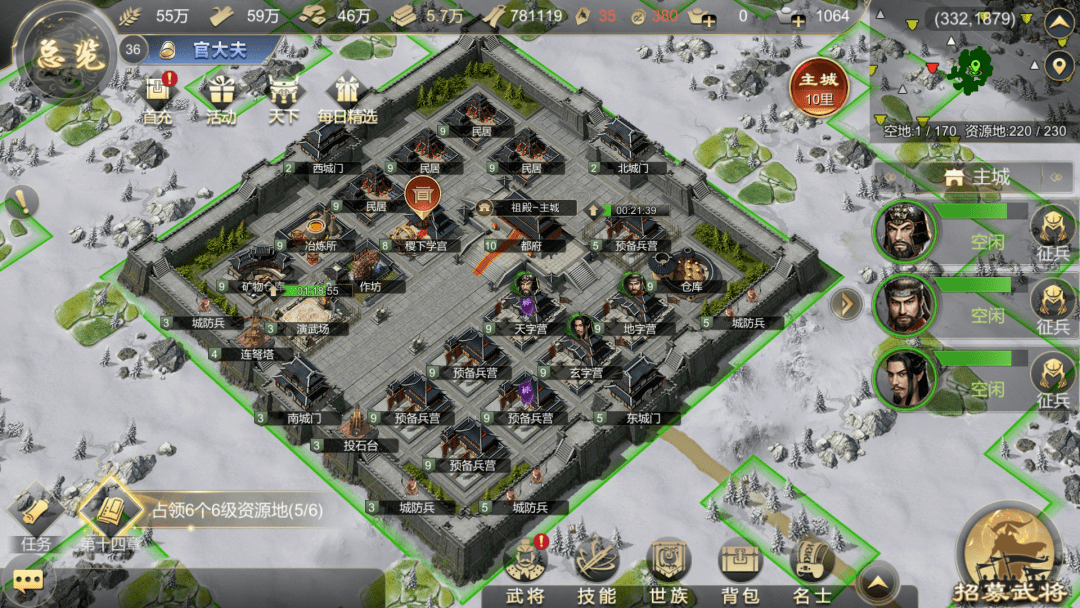Open the 武将 generals menu
The height and width of the screenshot is (608, 1080).
[x=524, y=571]
